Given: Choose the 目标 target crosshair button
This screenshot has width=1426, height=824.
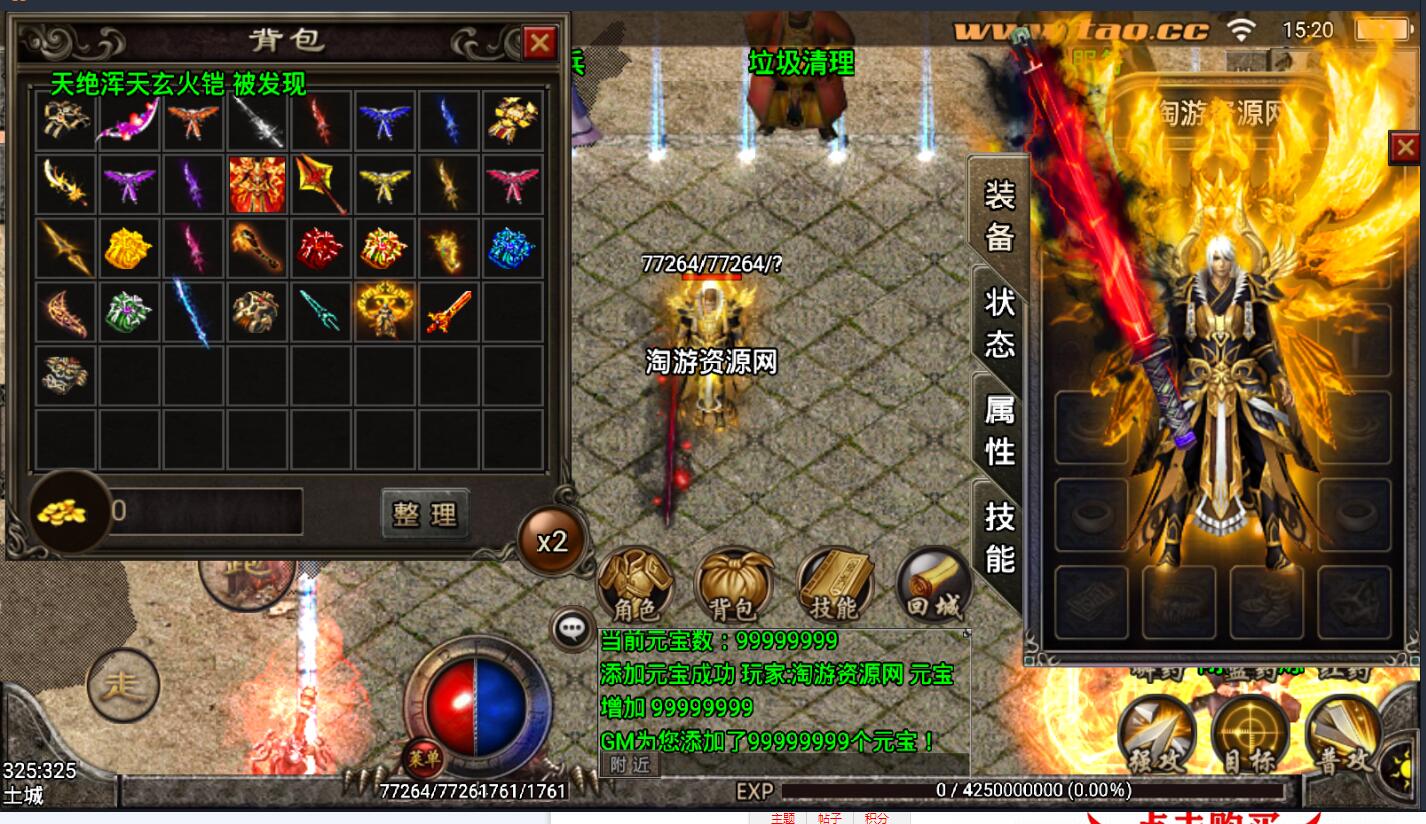Looking at the screenshot, I should tap(1249, 735).
